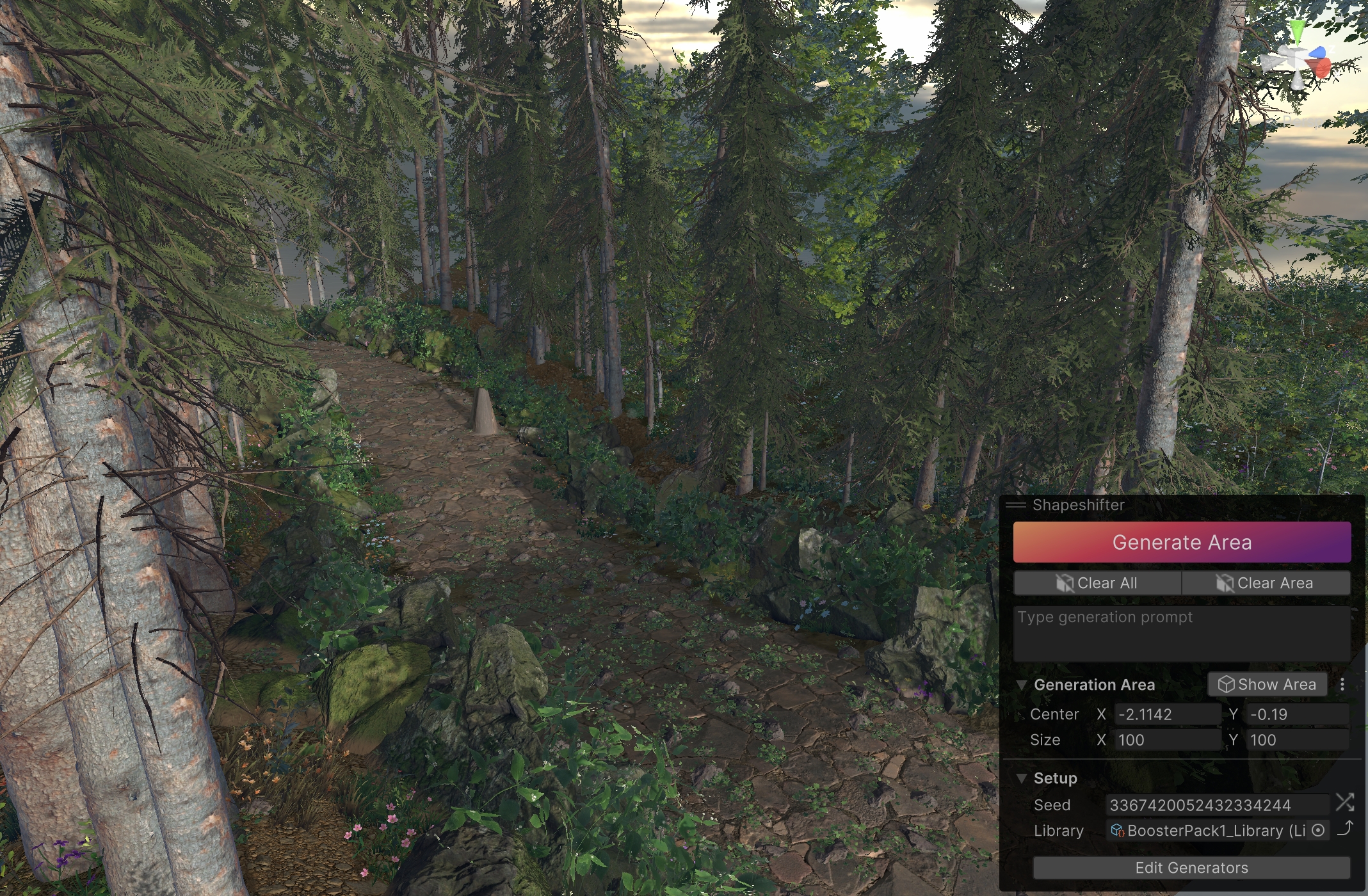This screenshot has height=896, width=1368.
Task: Edit the Center Y value field
Action: [x=1297, y=714]
